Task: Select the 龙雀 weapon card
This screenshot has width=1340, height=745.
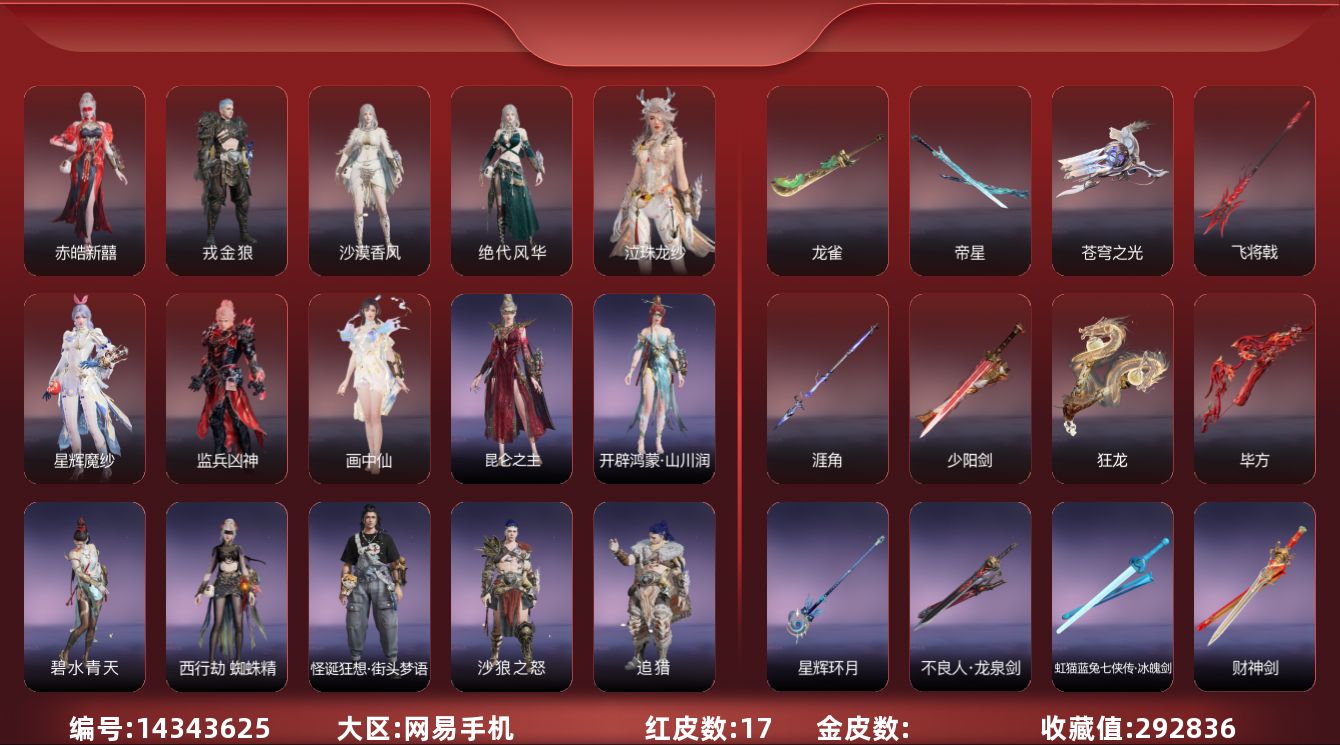Action: pyautogui.click(x=827, y=180)
